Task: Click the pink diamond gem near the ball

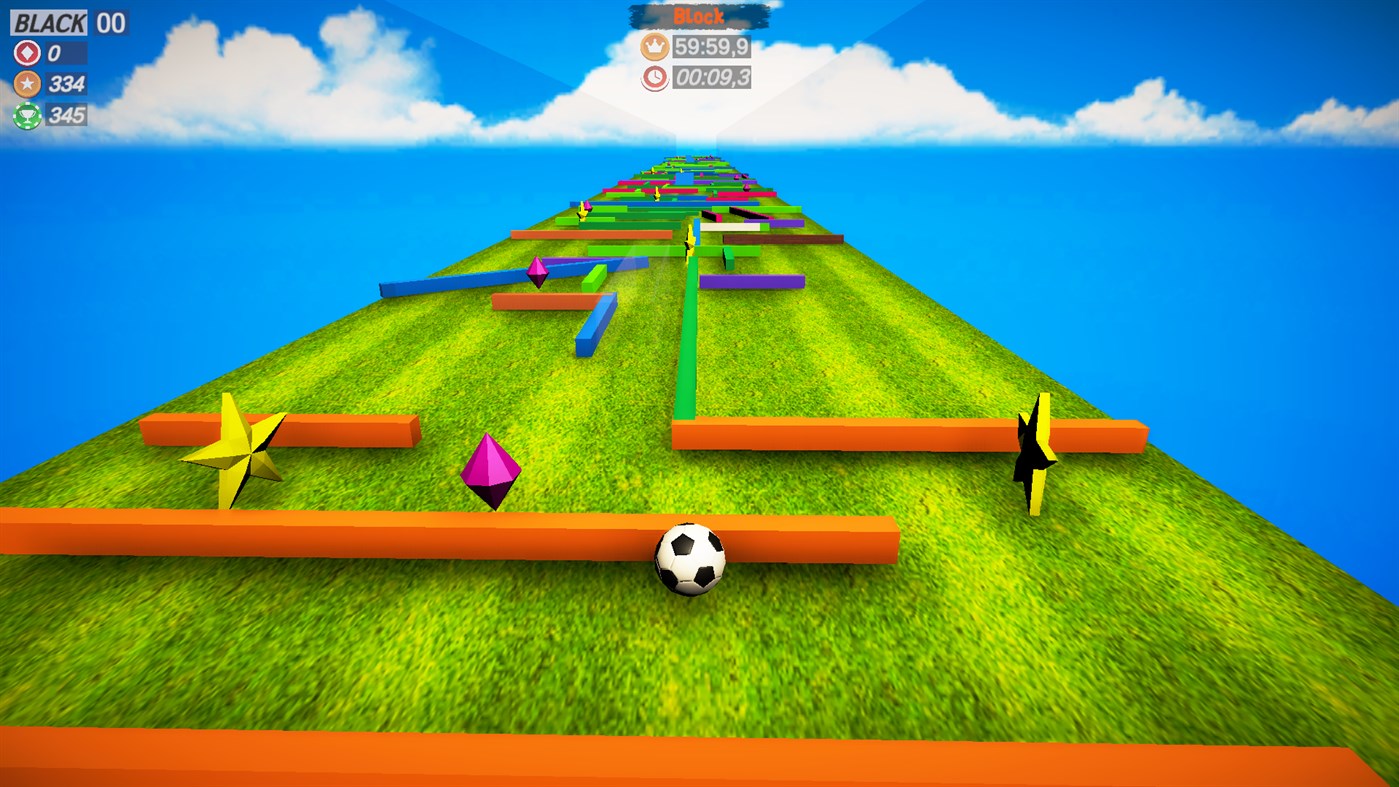Action: [x=489, y=469]
